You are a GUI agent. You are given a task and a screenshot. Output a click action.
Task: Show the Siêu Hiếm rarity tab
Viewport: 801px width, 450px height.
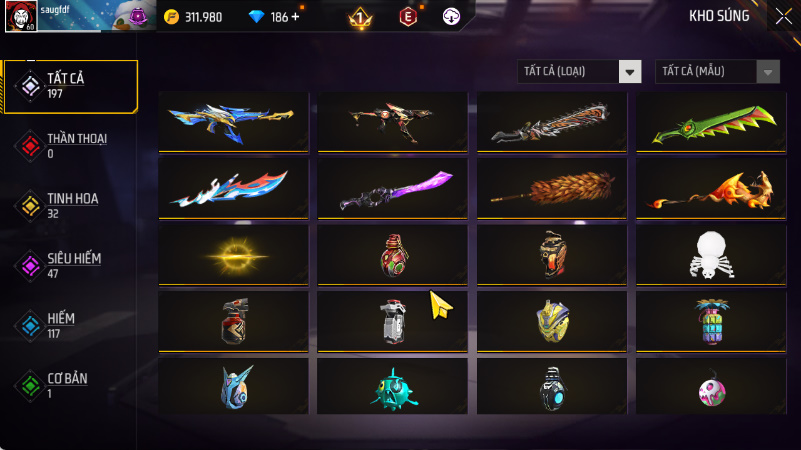coord(70,265)
